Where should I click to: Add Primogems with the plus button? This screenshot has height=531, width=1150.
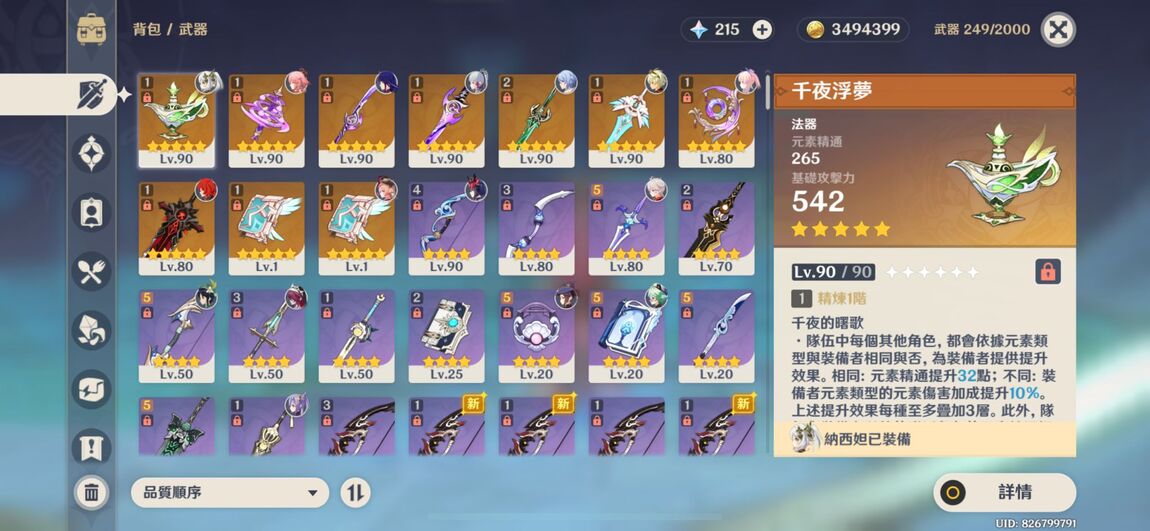pyautogui.click(x=762, y=29)
